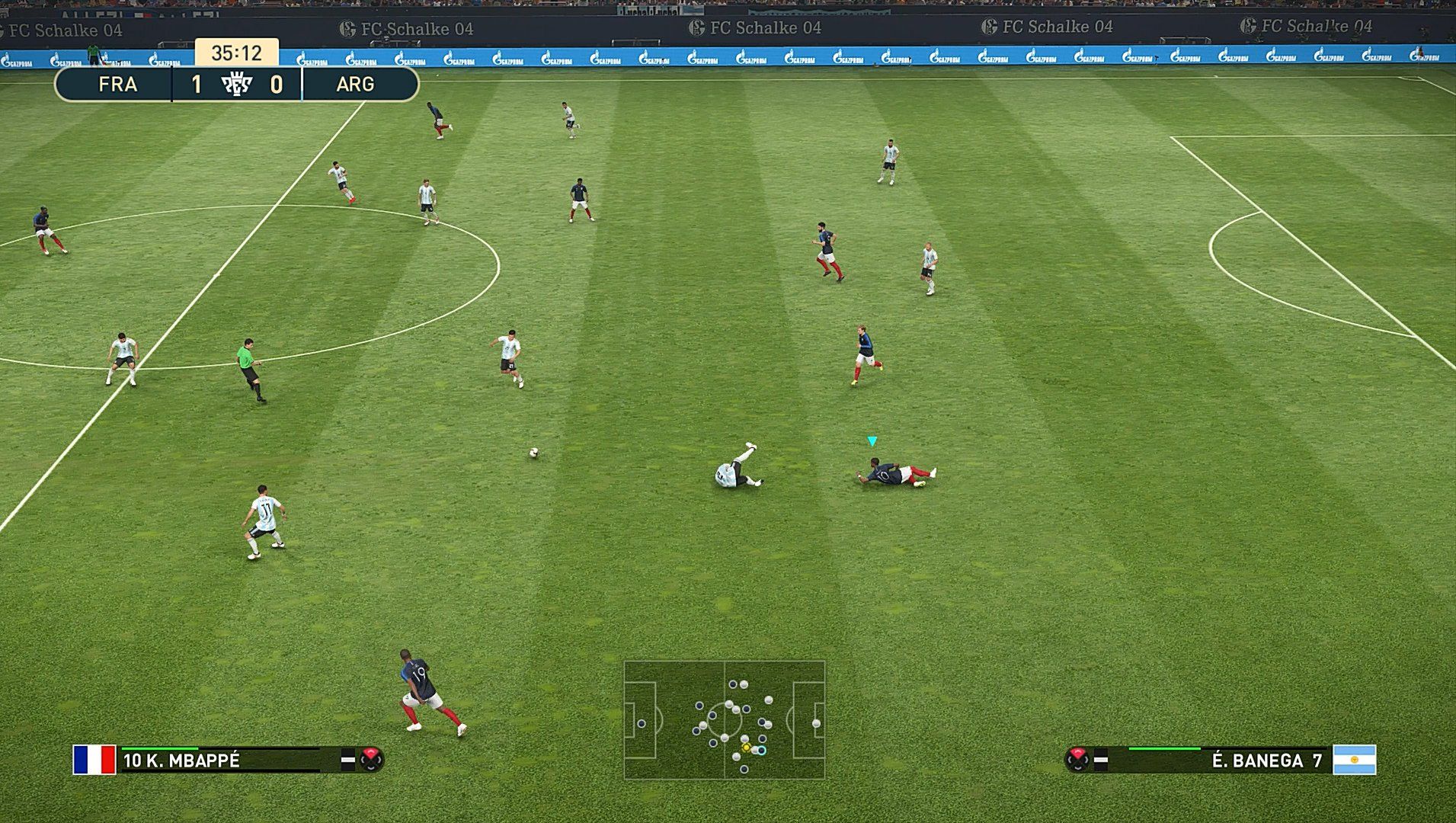
Task: Toggle the match clock showing 35:12
Action: click(x=238, y=53)
